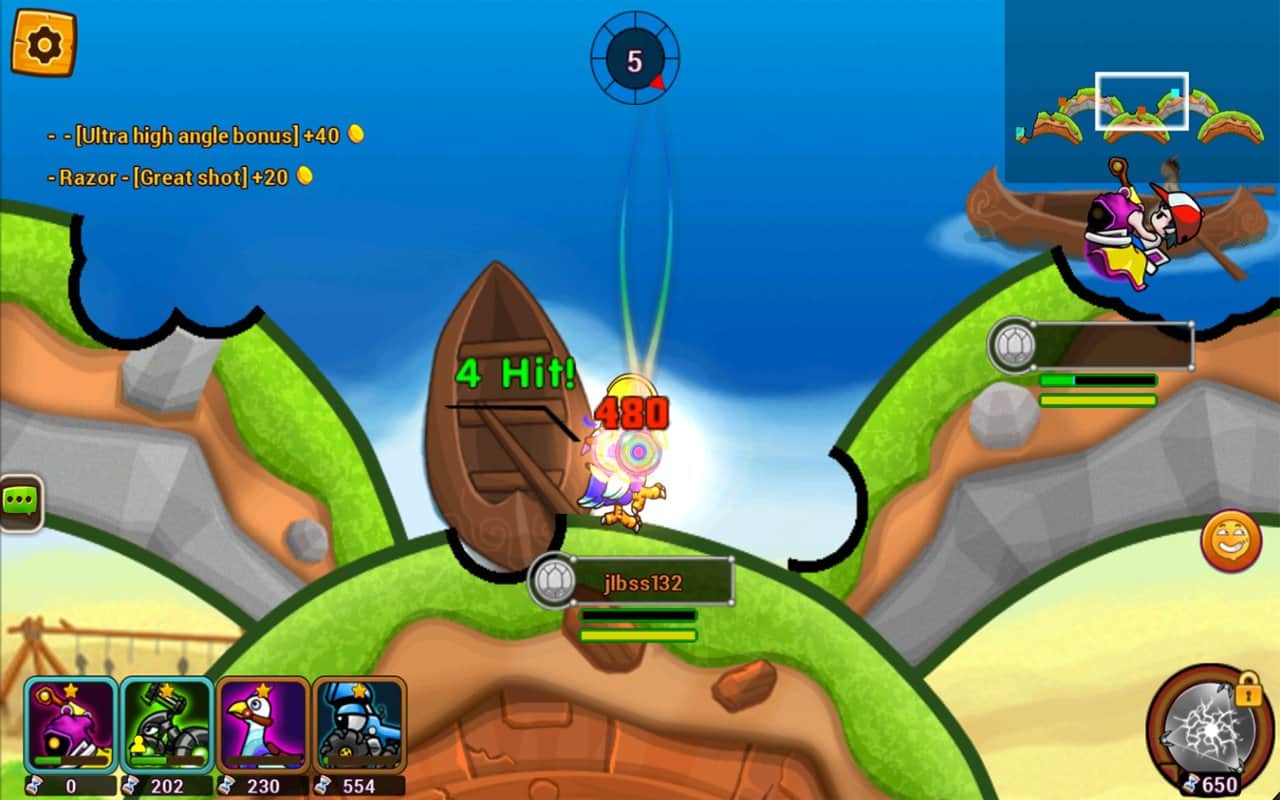Choose the green robot cannon portrait
Screen dimensions: 1280x800
166,724
